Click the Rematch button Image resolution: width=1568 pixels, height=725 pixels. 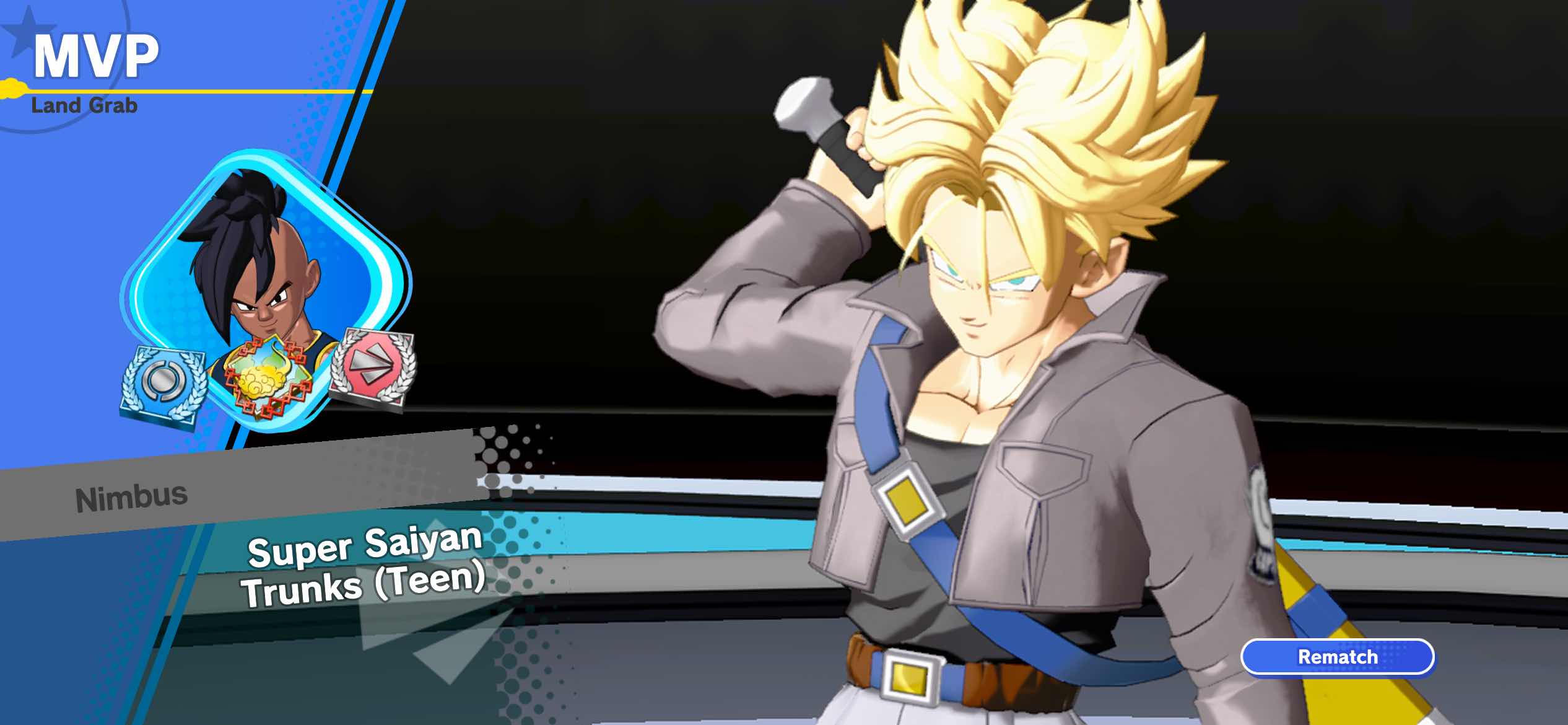click(1338, 657)
